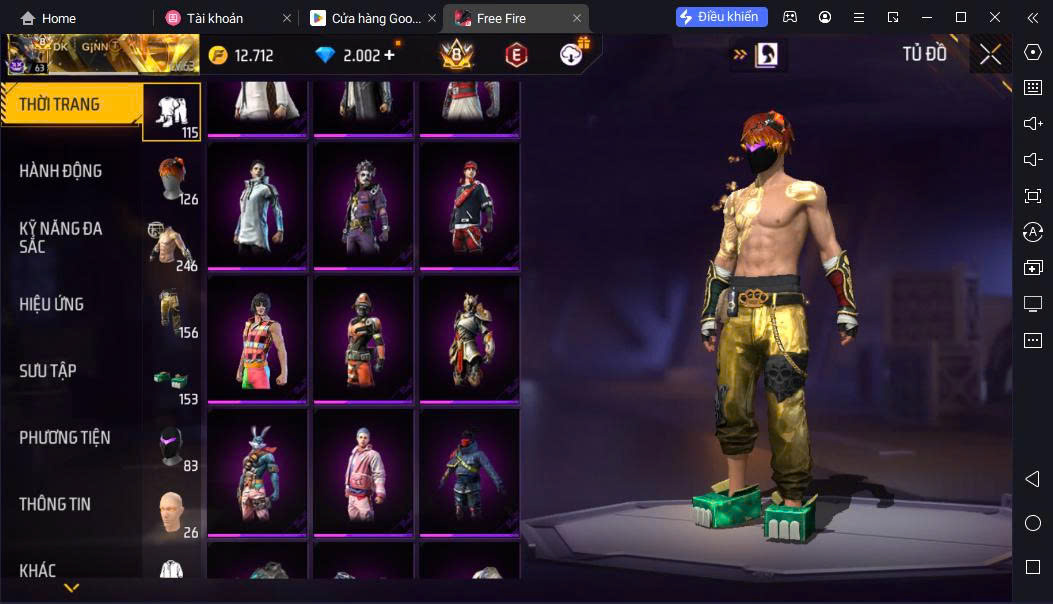The width and height of the screenshot is (1053, 604).
Task: Add more diamonds with the plus button
Action: pos(389,55)
